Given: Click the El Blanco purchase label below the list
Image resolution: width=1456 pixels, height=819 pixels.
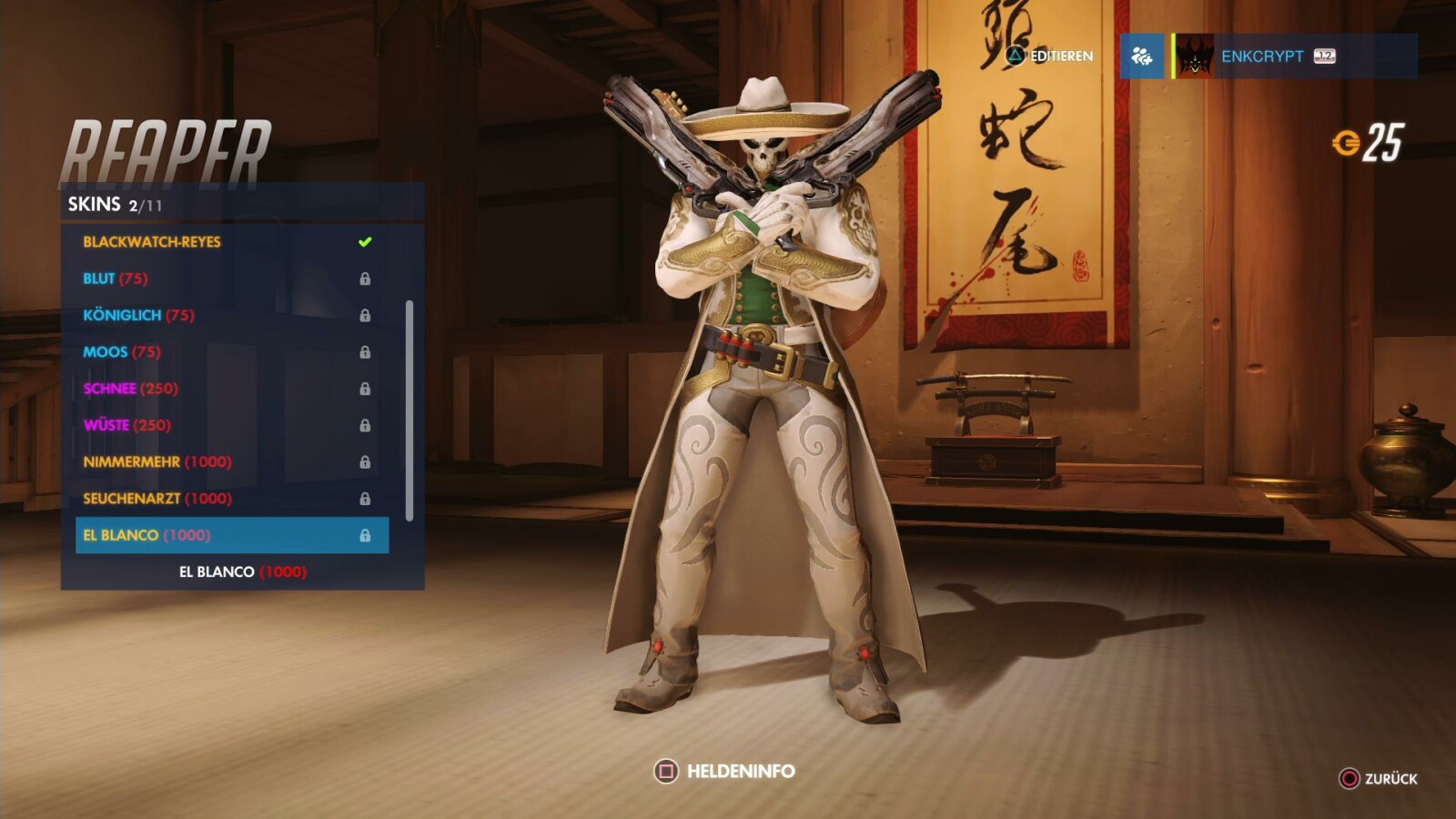Looking at the screenshot, I should click(241, 573).
